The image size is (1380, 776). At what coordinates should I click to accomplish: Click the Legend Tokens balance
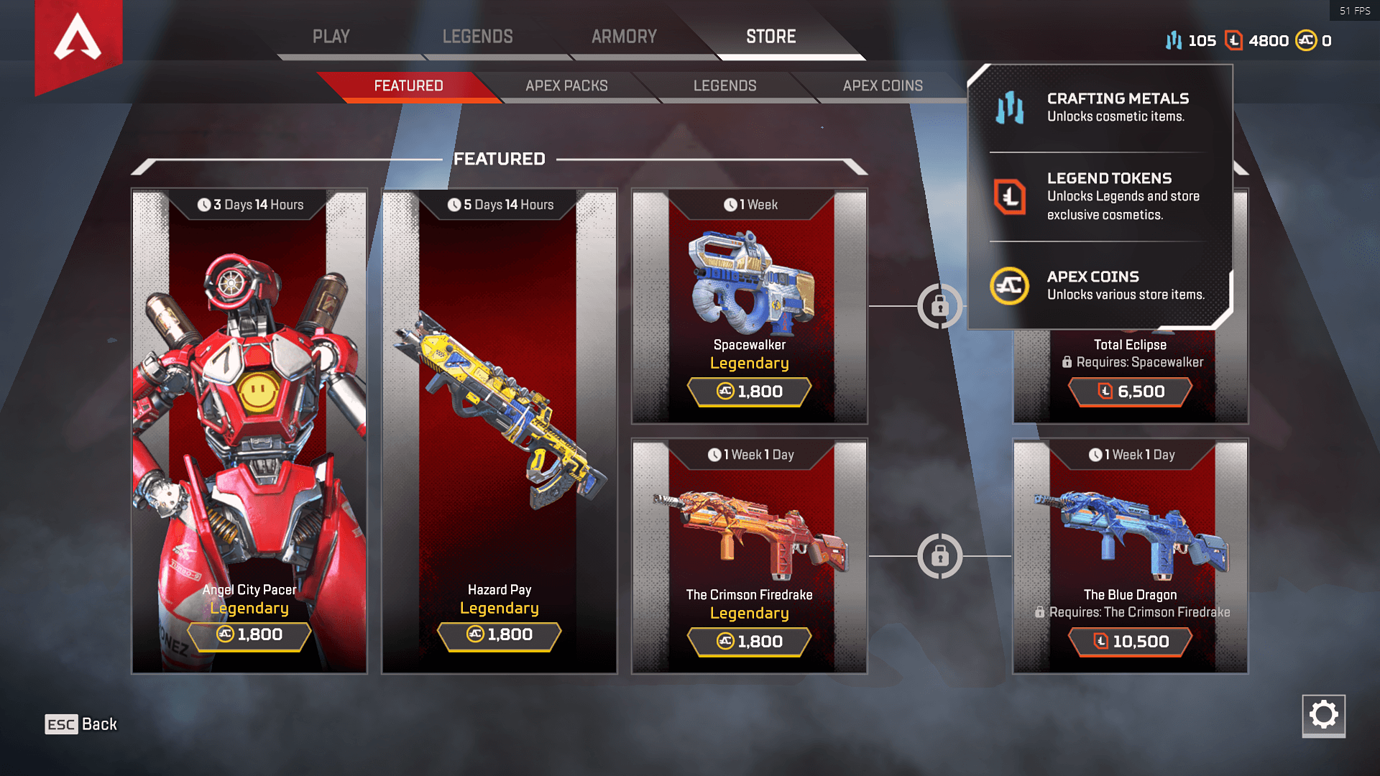pos(1257,41)
